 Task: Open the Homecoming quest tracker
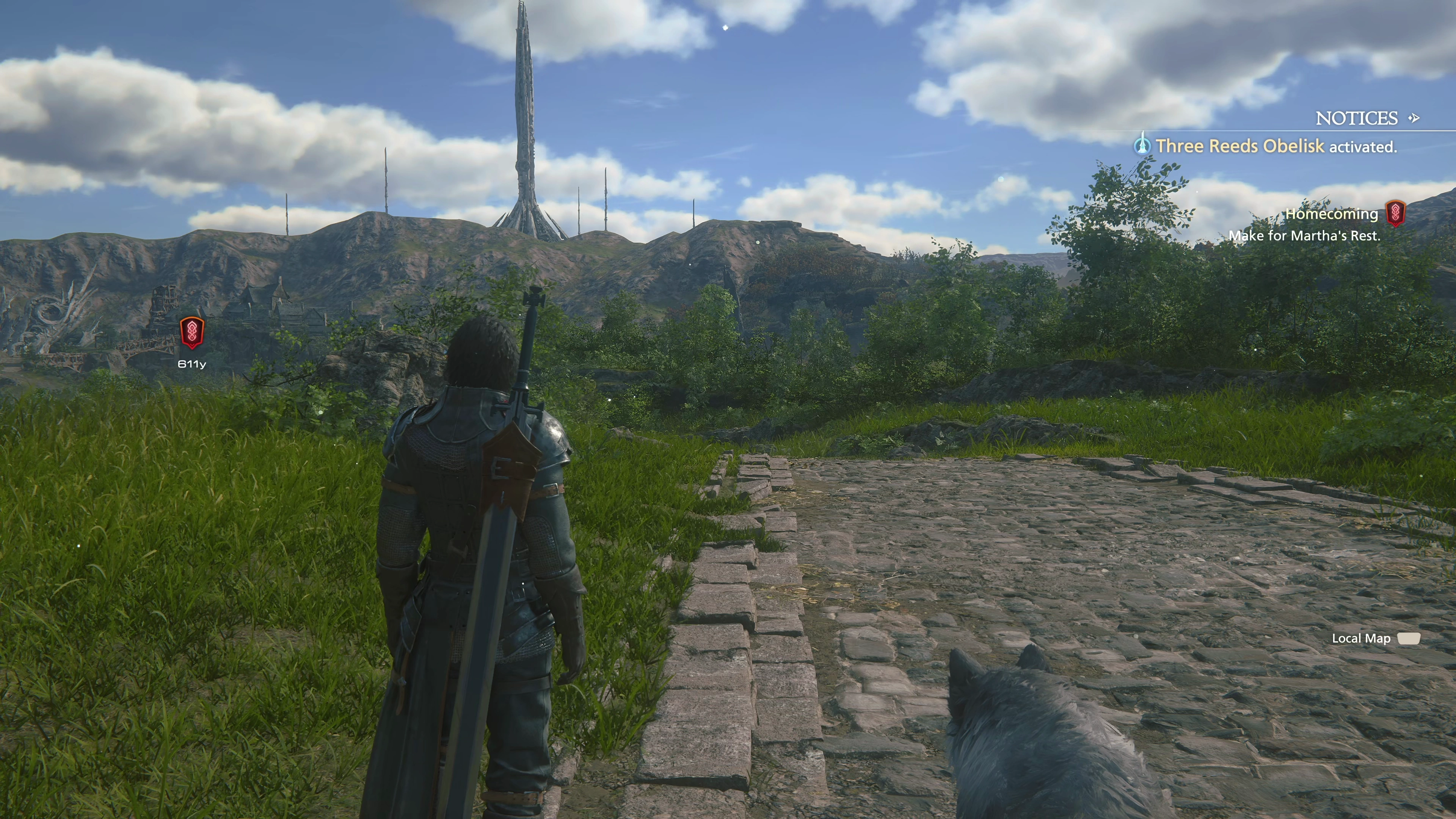(1331, 214)
